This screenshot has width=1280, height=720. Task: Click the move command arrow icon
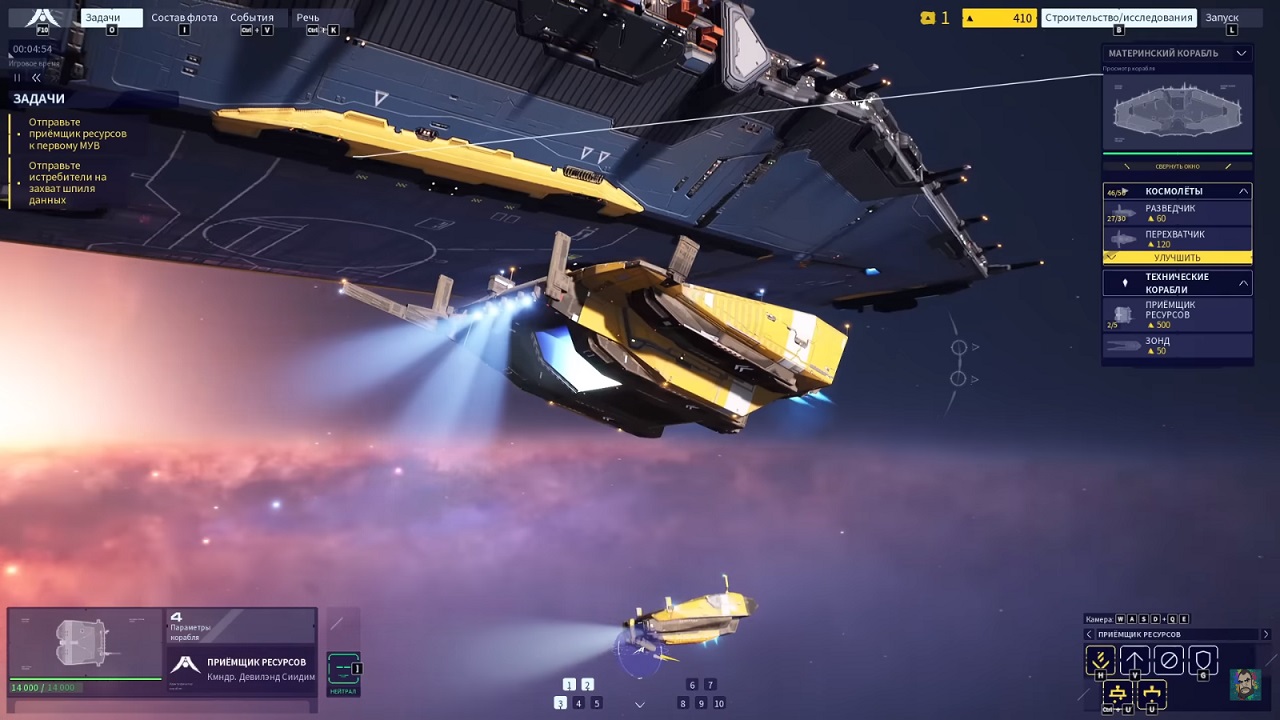(x=1134, y=659)
